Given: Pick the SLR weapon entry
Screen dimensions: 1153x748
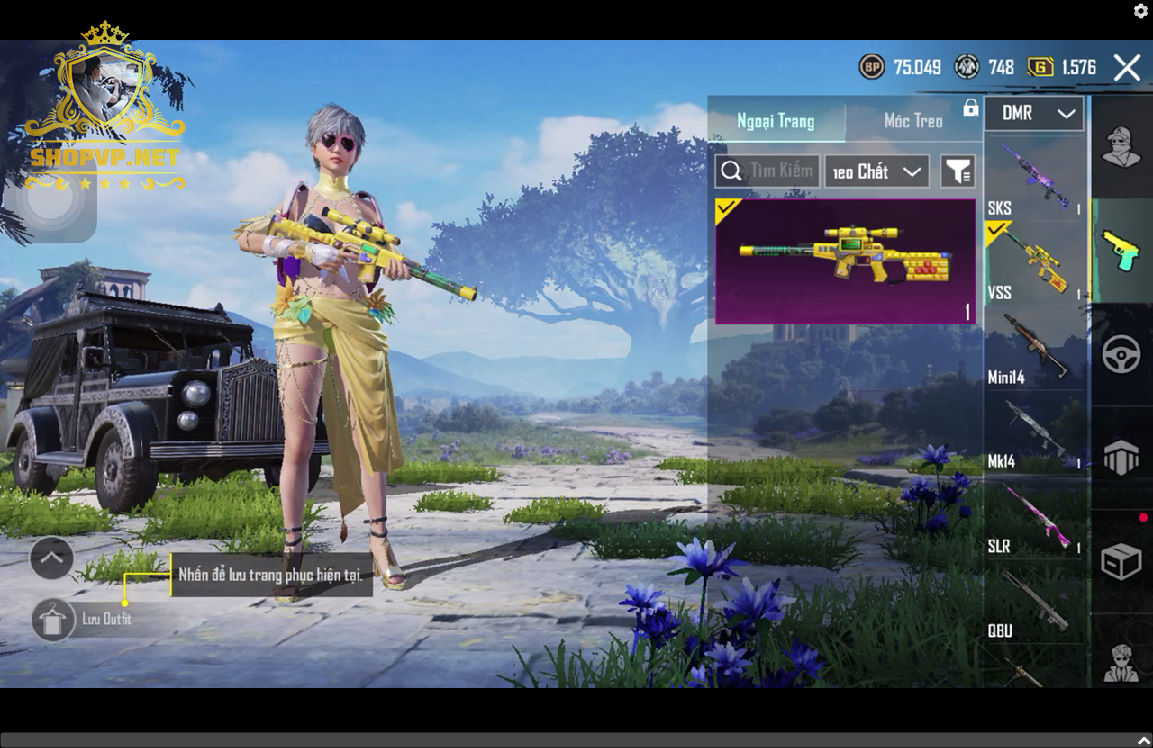Looking at the screenshot, I should (1034, 517).
